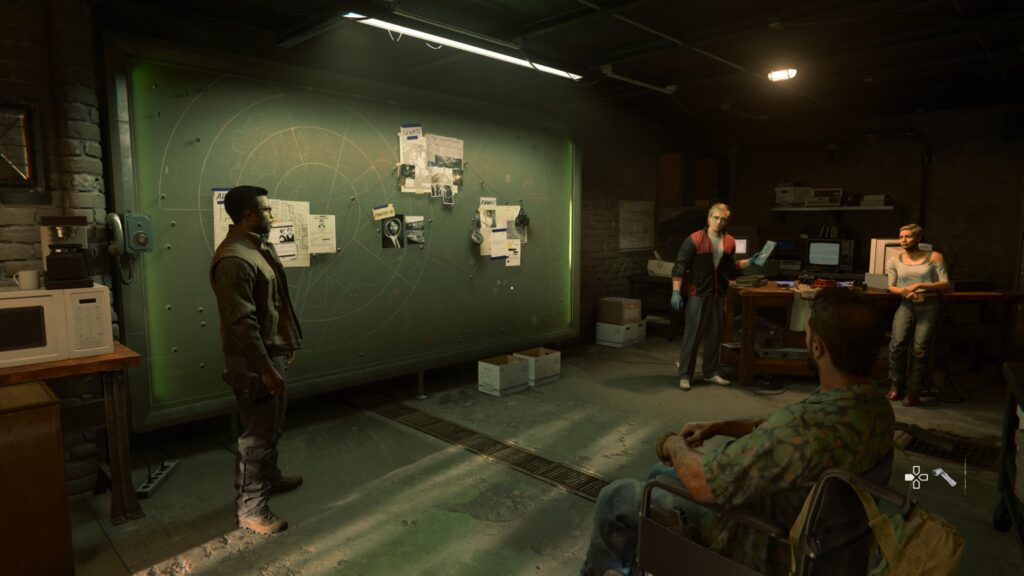The width and height of the screenshot is (1024, 576).
Task: Select the flashlight equipment icon
Action: tap(944, 477)
